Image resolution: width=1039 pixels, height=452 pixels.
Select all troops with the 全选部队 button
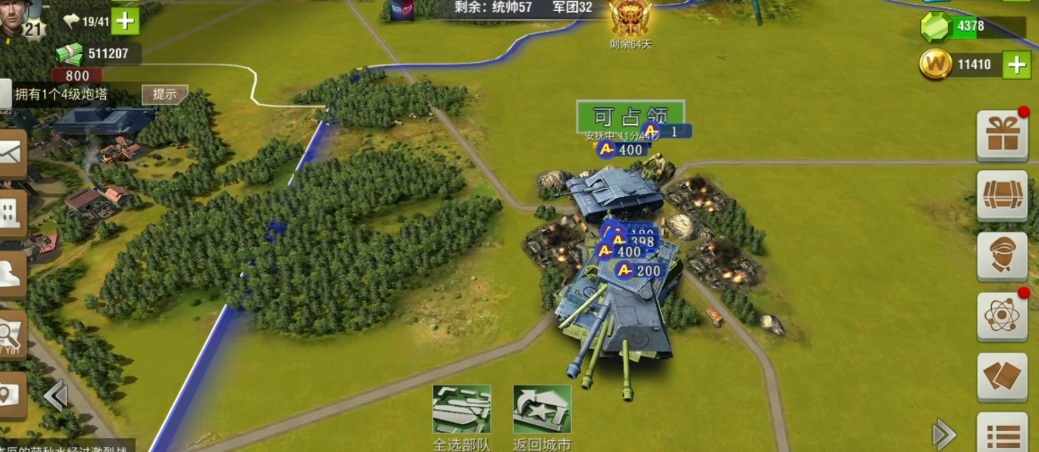coord(461,410)
